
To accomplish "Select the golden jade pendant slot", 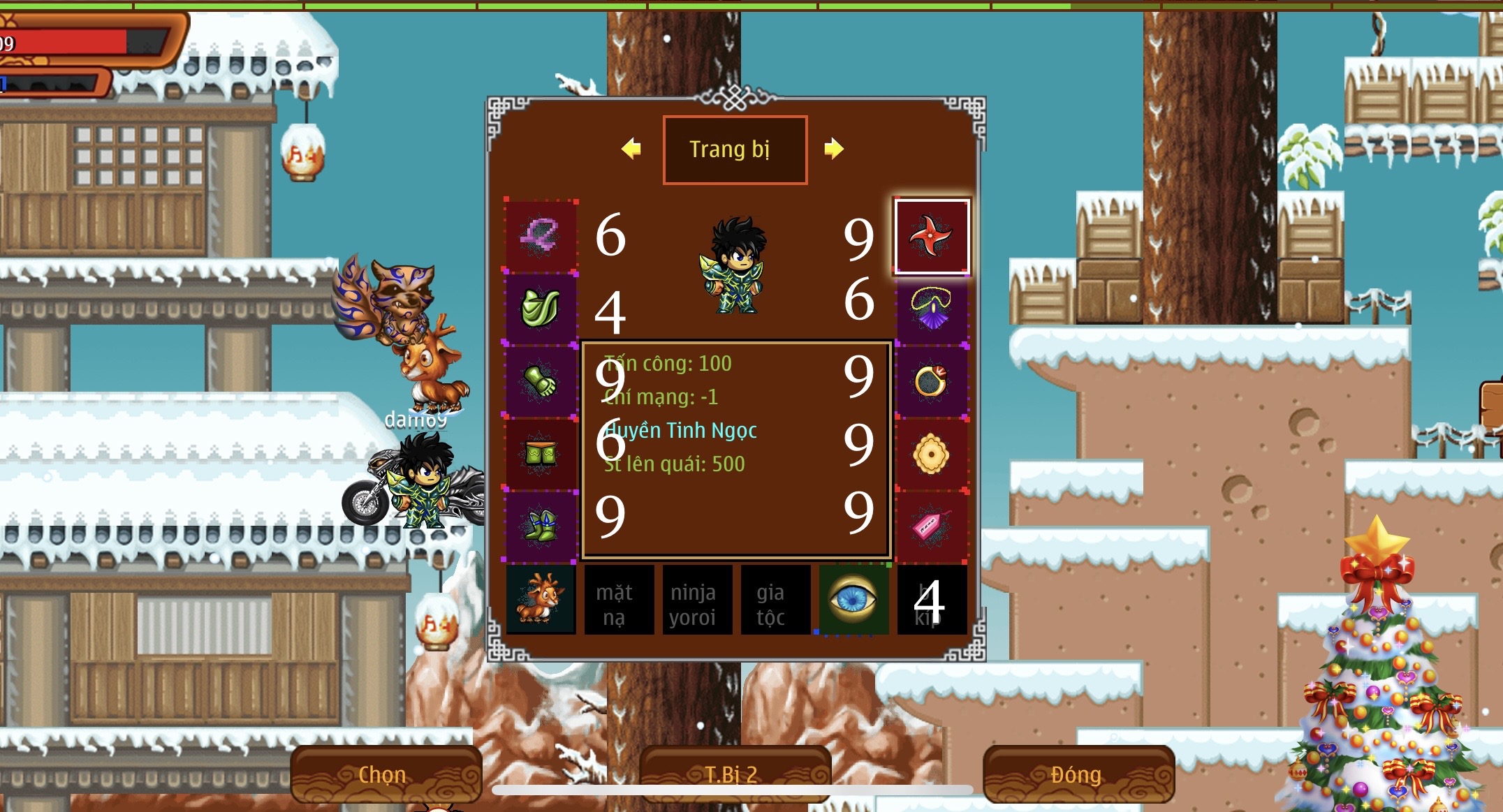I will 932,455.
